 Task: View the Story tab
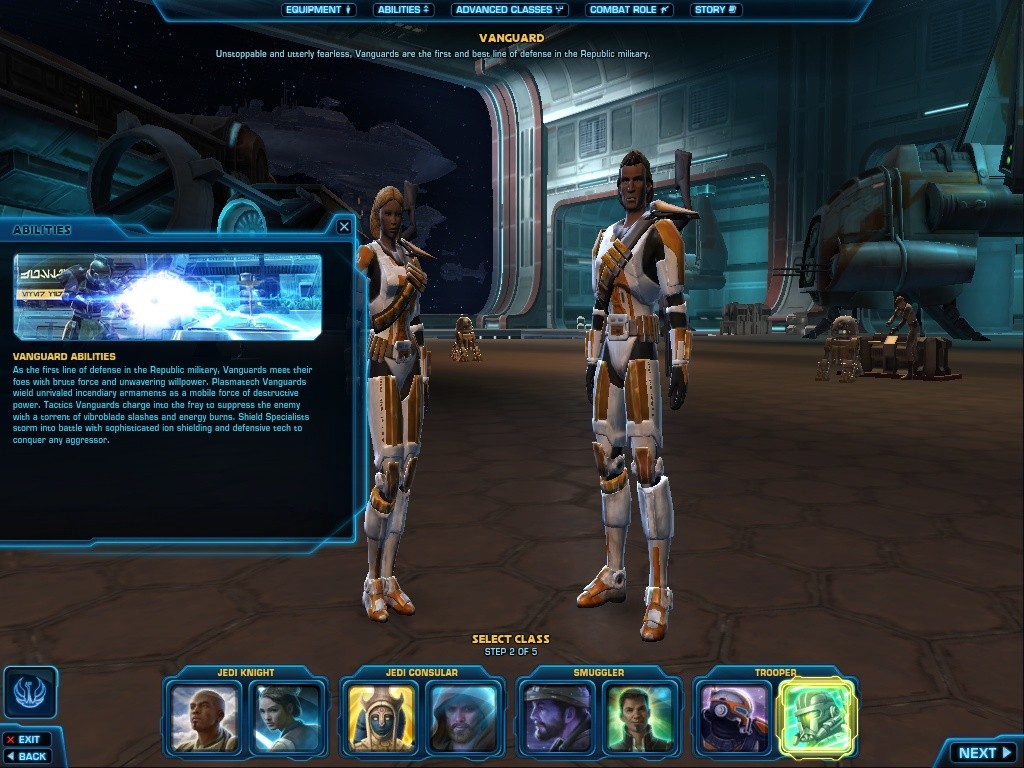[x=715, y=10]
